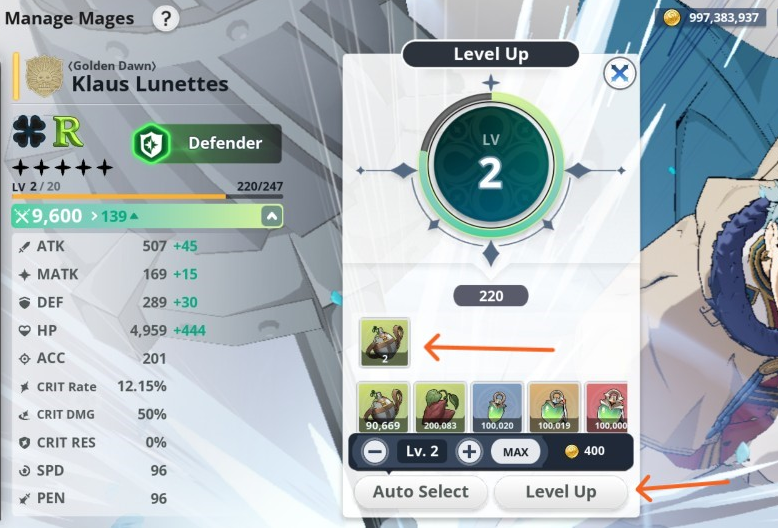The image size is (778, 528).
Task: Remove the selected pouch item with count 2
Action: (x=385, y=342)
